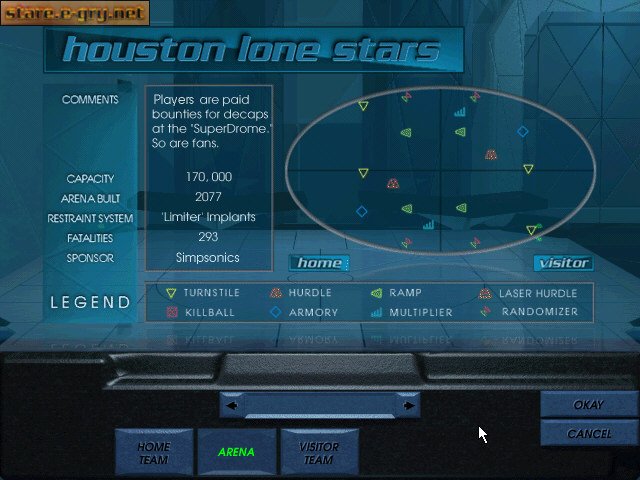Click the visitor label under the arena map
The height and width of the screenshot is (480, 640).
(x=563, y=263)
